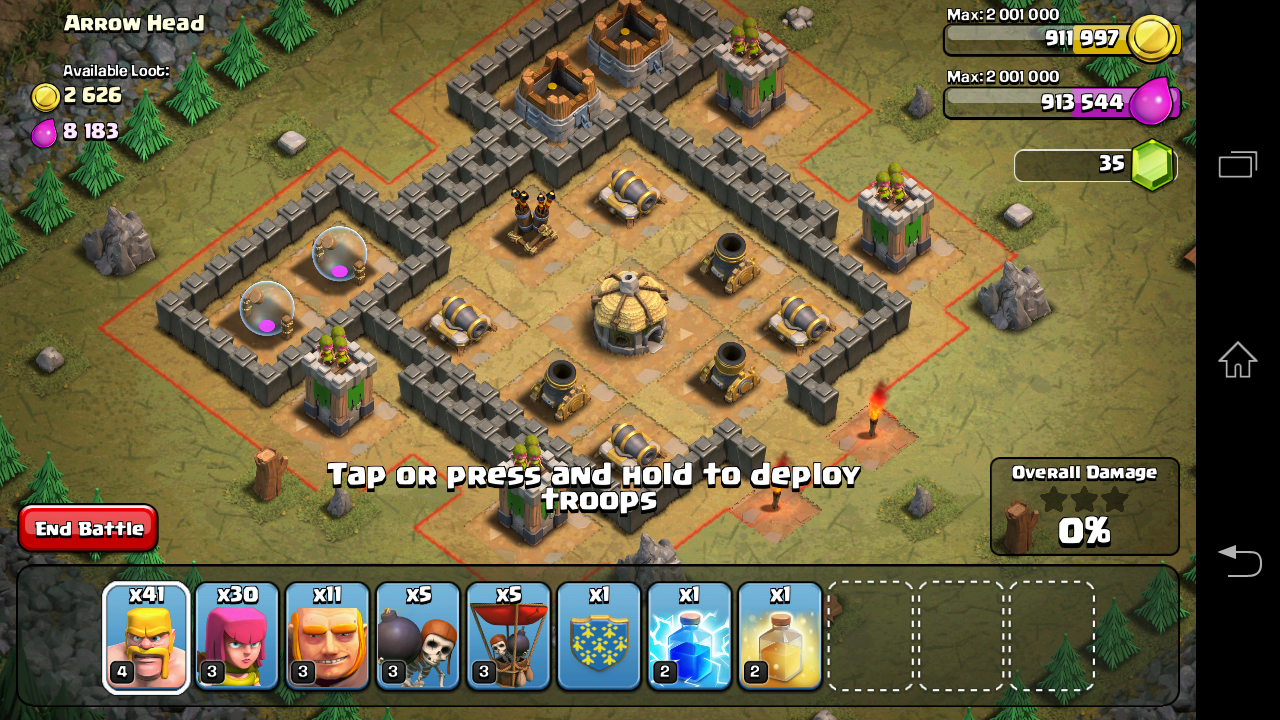Select the Lightning Spell card
The width and height of the screenshot is (1280, 720).
click(x=689, y=637)
